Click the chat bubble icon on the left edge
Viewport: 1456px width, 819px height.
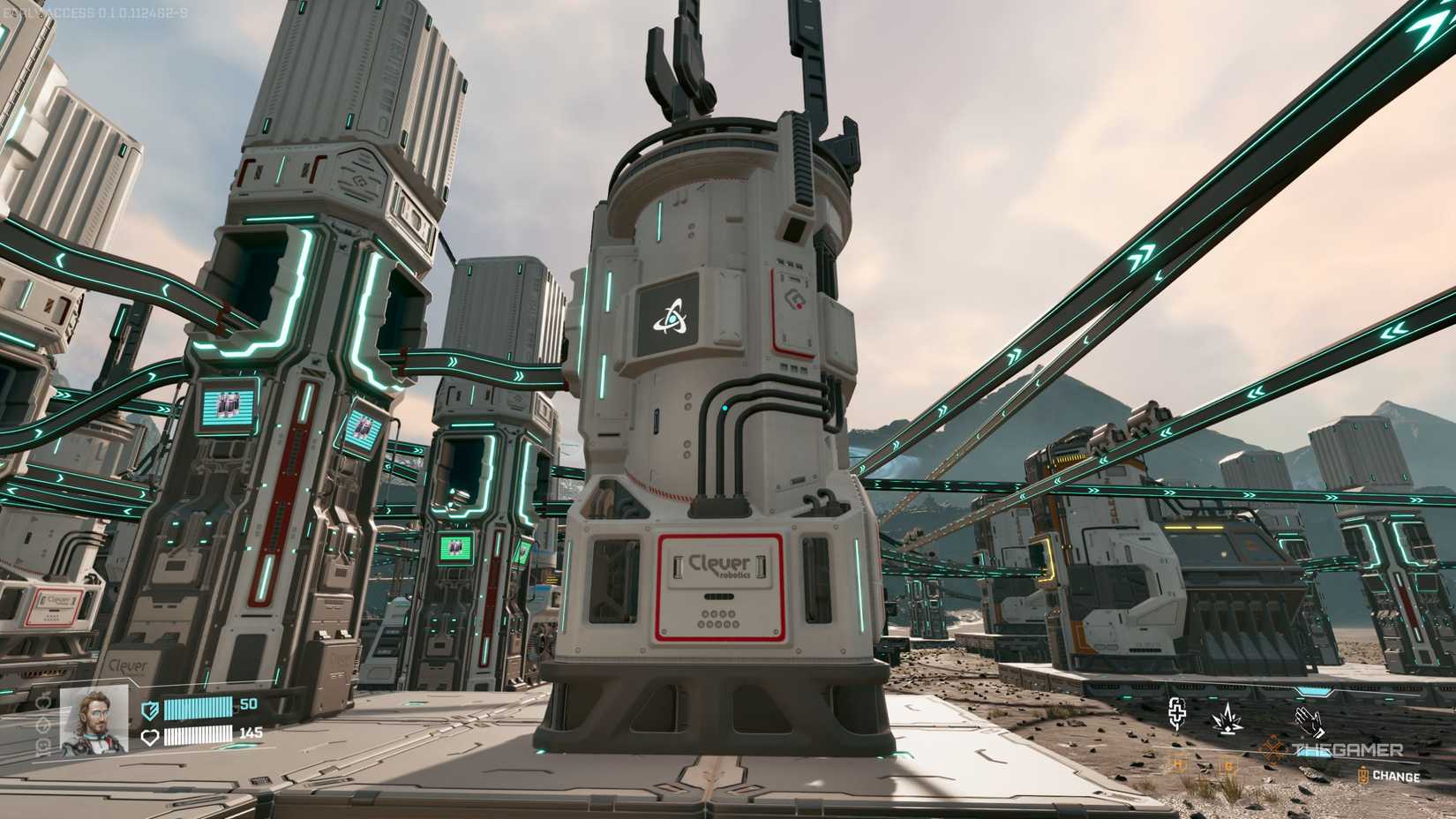point(43,745)
